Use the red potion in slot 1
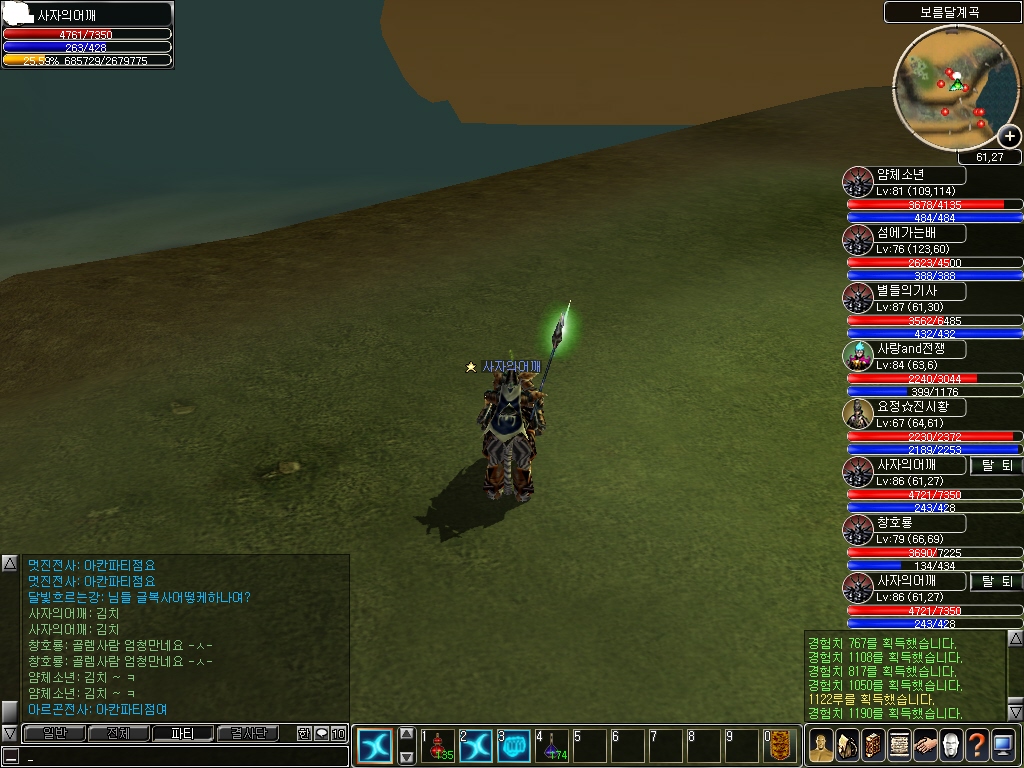The height and width of the screenshot is (768, 1024). pos(438,746)
